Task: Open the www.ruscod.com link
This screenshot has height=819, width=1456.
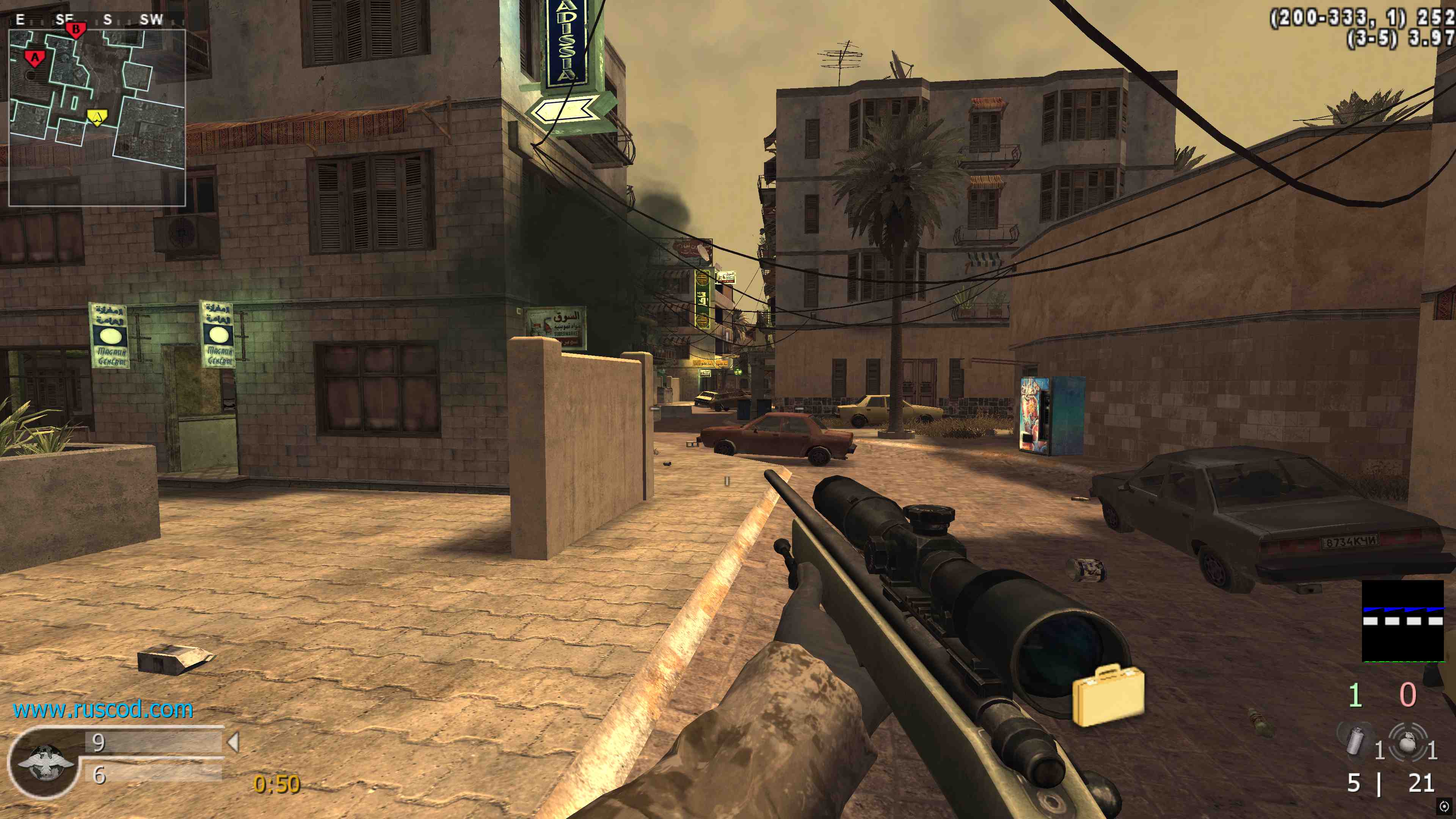Action: 103,709
